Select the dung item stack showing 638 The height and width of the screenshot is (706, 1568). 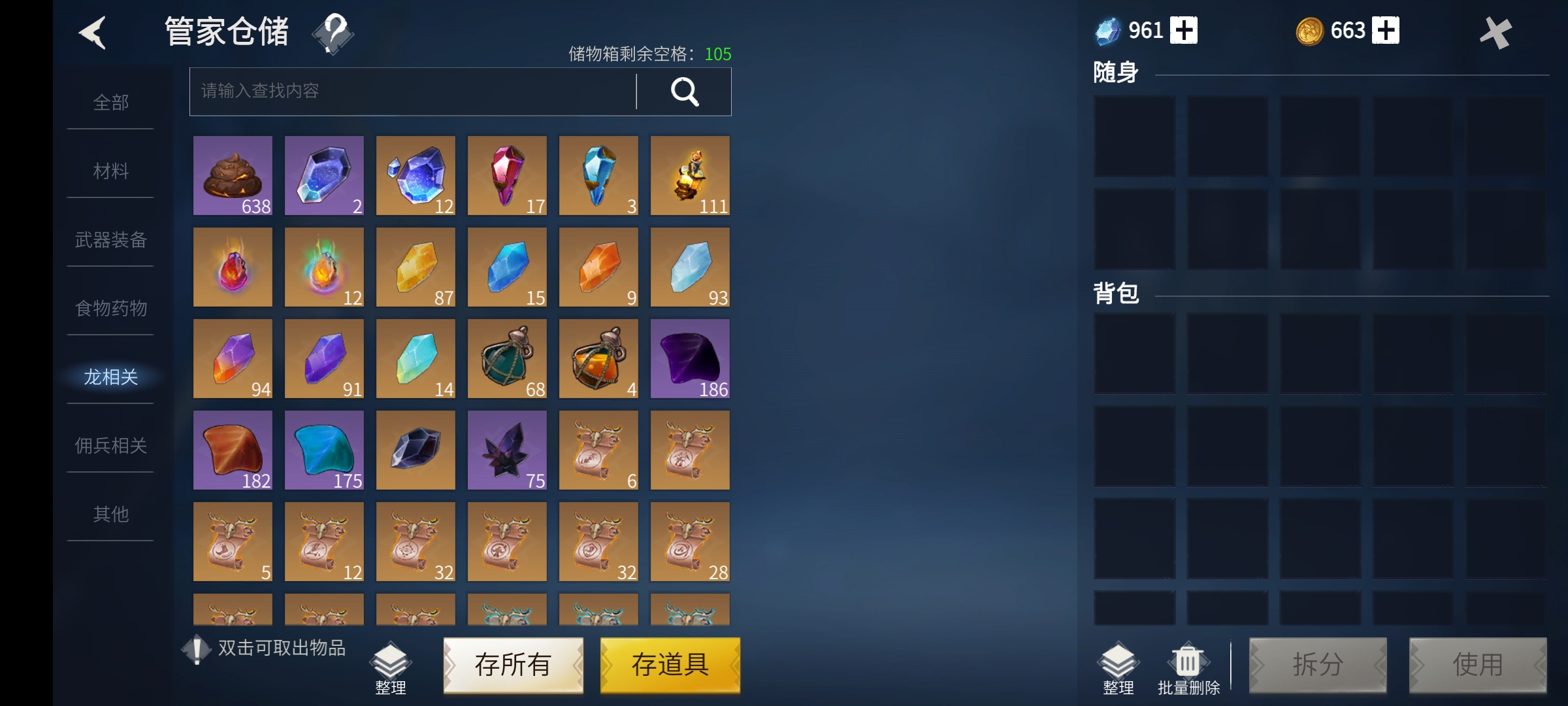point(233,175)
